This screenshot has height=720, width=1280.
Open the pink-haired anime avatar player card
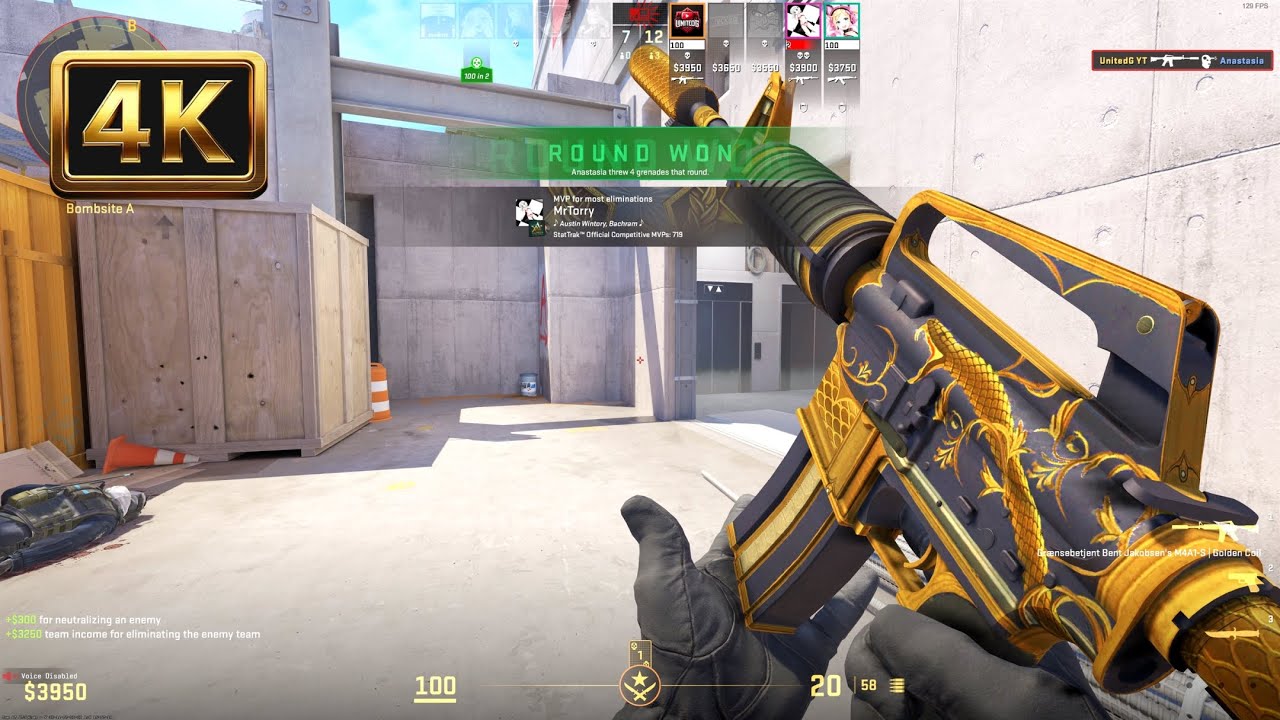tap(841, 20)
